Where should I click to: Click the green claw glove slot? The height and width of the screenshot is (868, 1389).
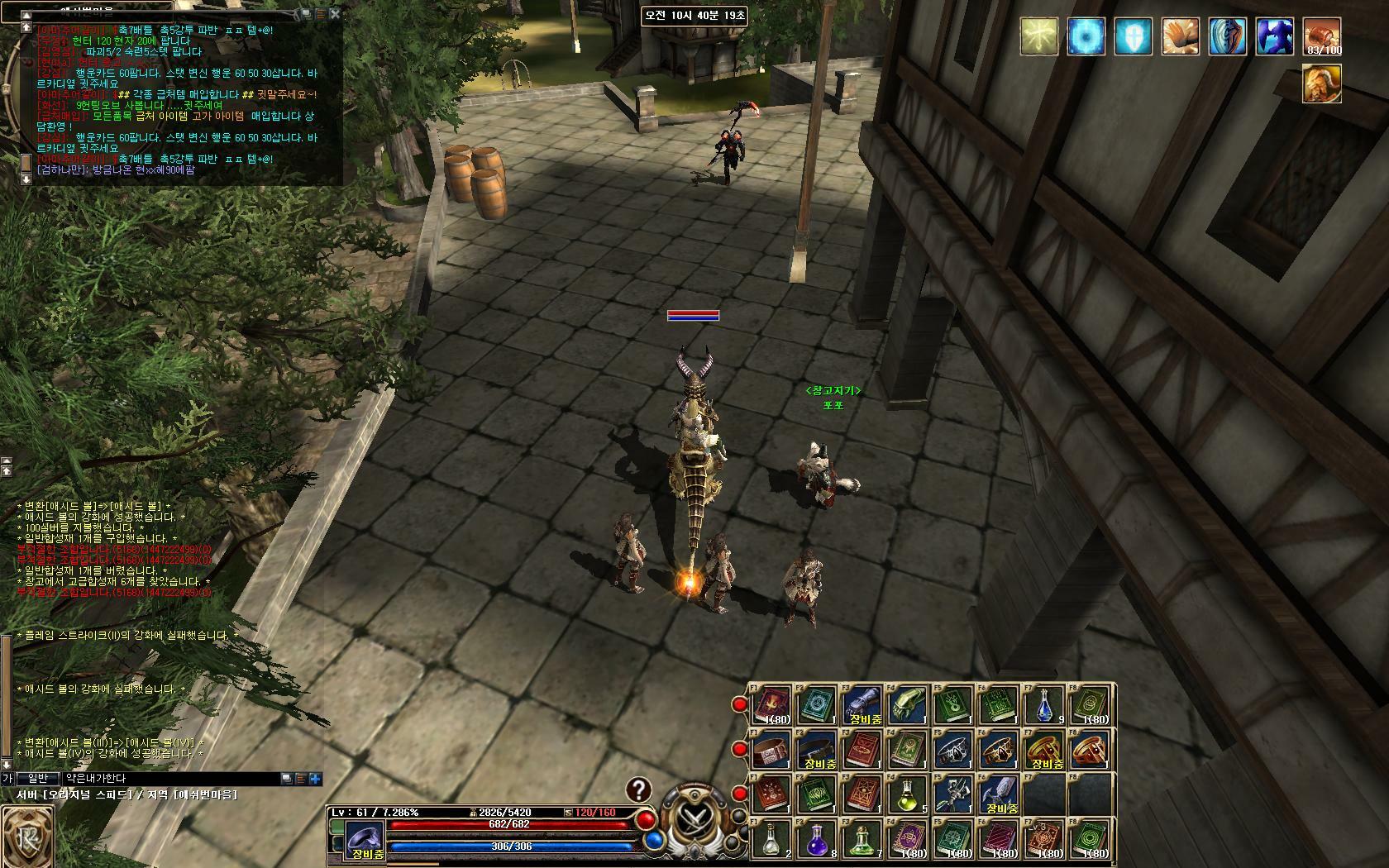[x=909, y=705]
